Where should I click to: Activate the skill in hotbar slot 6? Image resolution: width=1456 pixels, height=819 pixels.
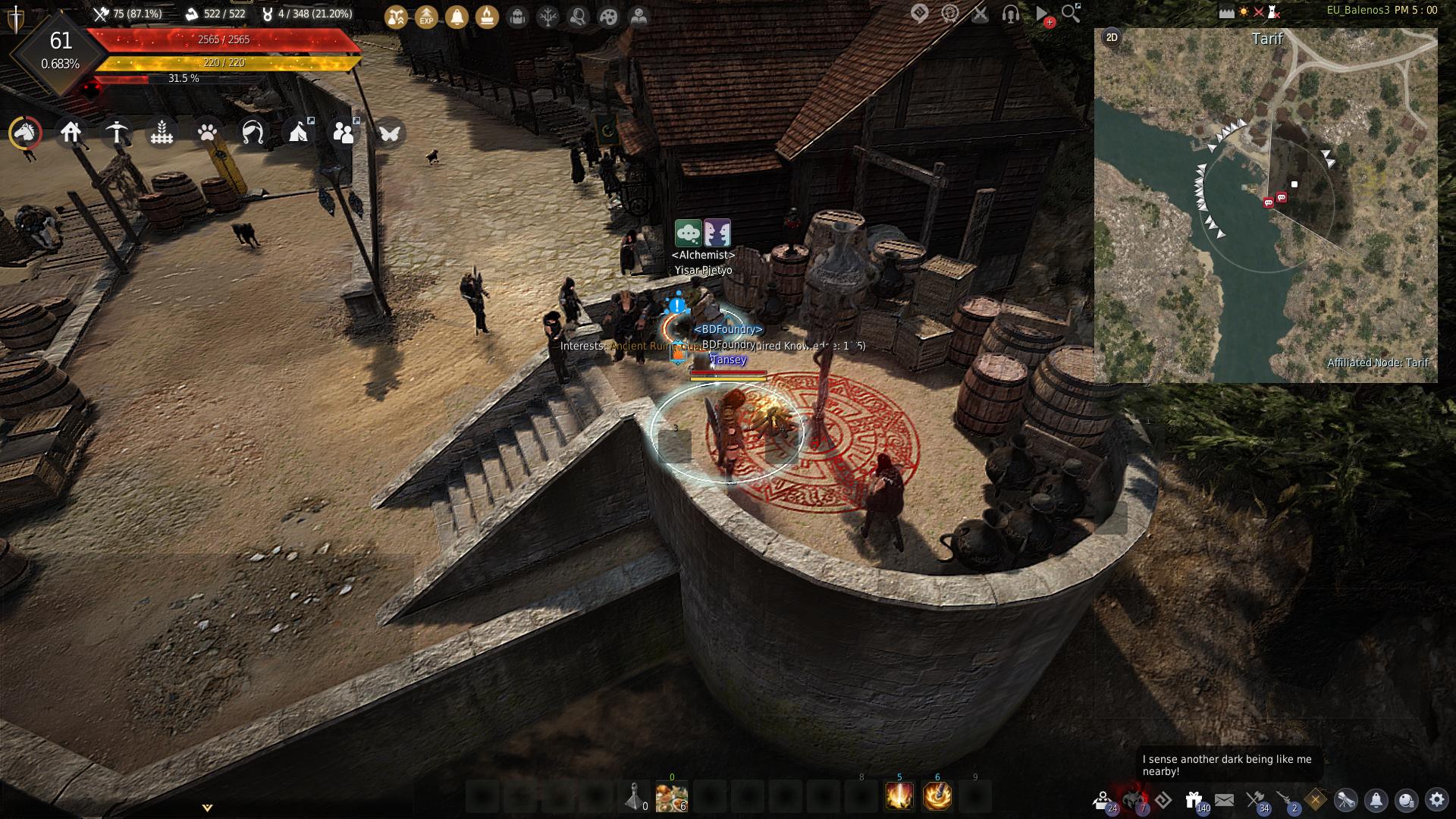click(937, 797)
